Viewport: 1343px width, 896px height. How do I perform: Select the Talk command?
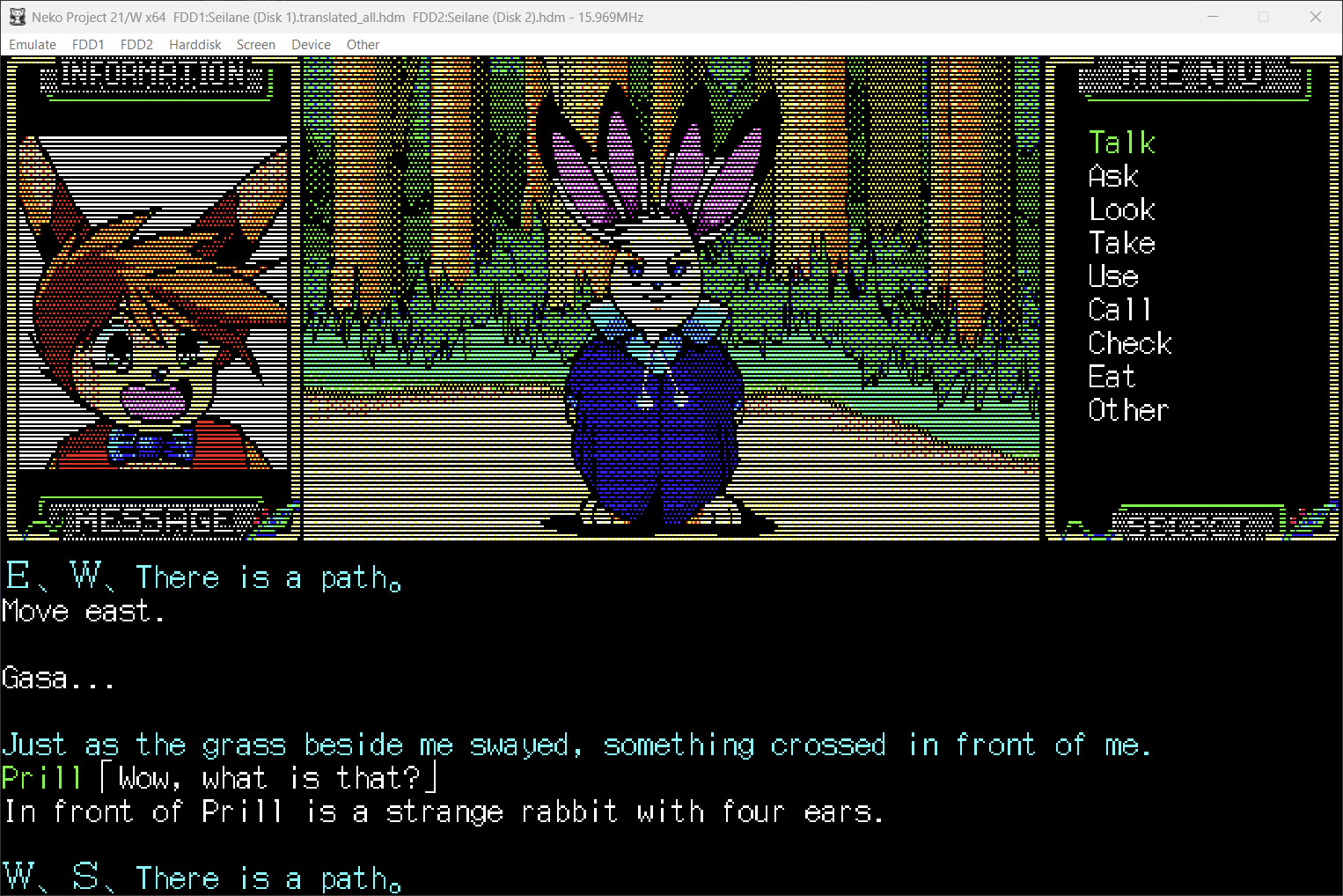click(x=1121, y=143)
